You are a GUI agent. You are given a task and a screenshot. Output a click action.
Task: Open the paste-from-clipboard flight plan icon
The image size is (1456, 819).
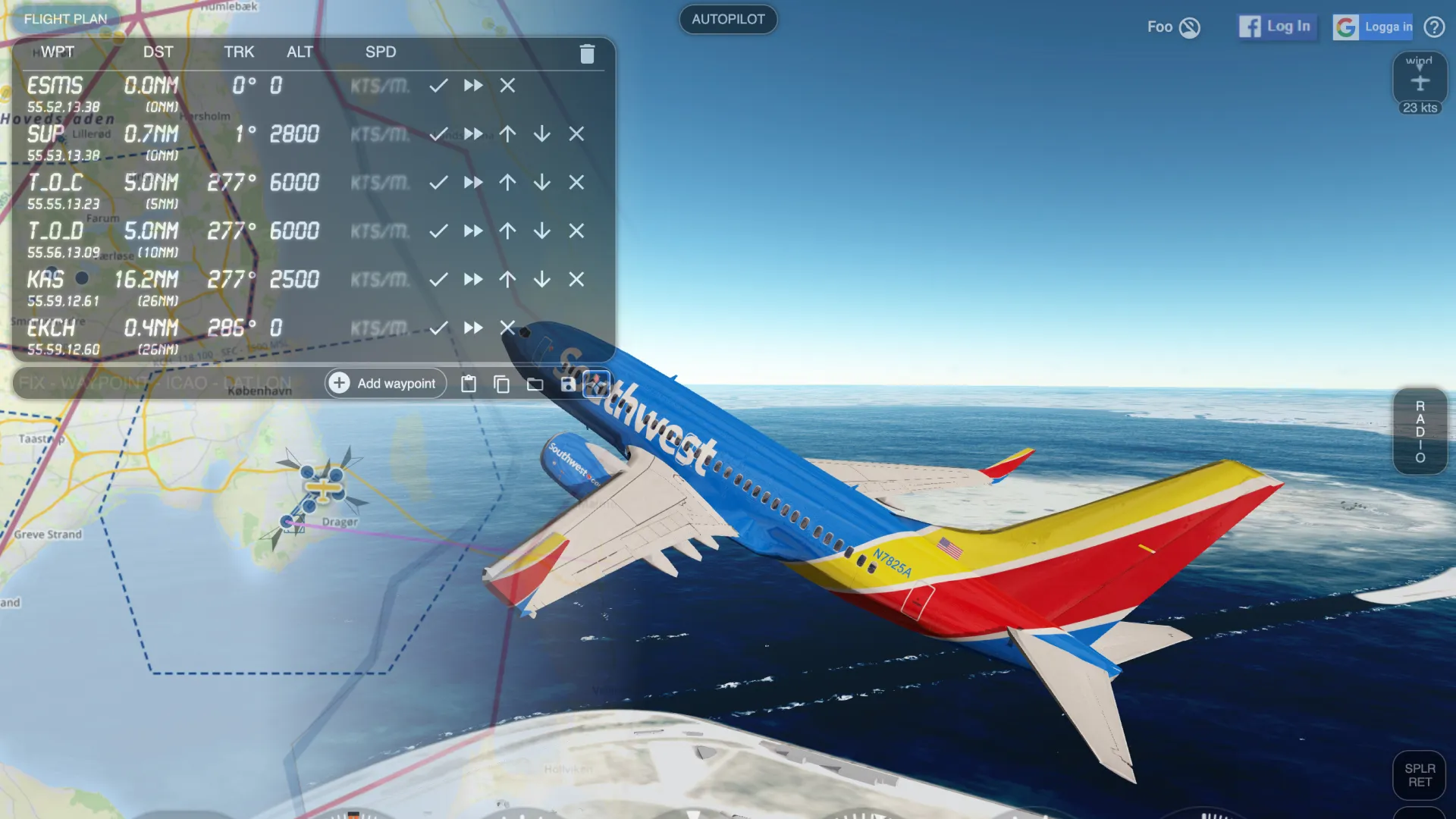(469, 384)
